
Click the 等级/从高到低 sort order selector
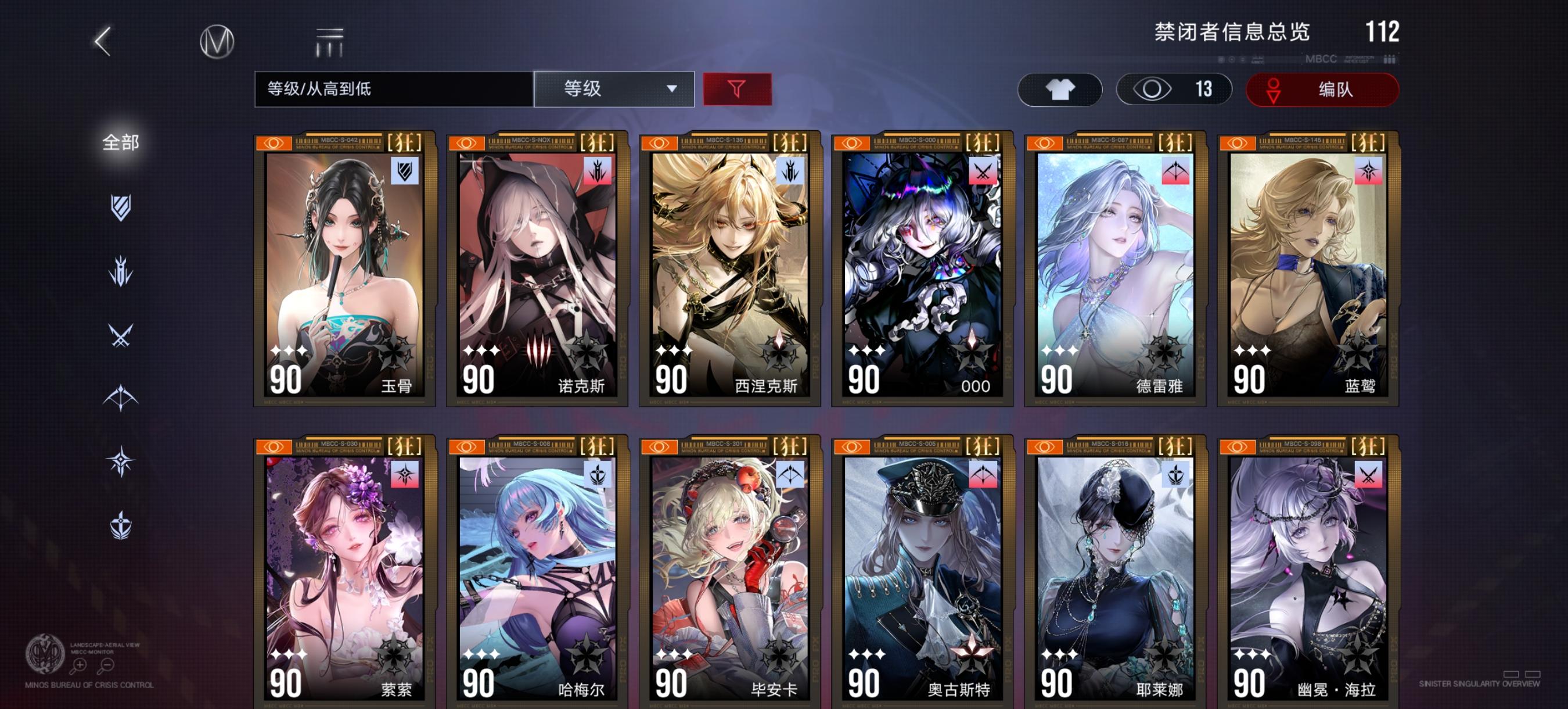390,88
